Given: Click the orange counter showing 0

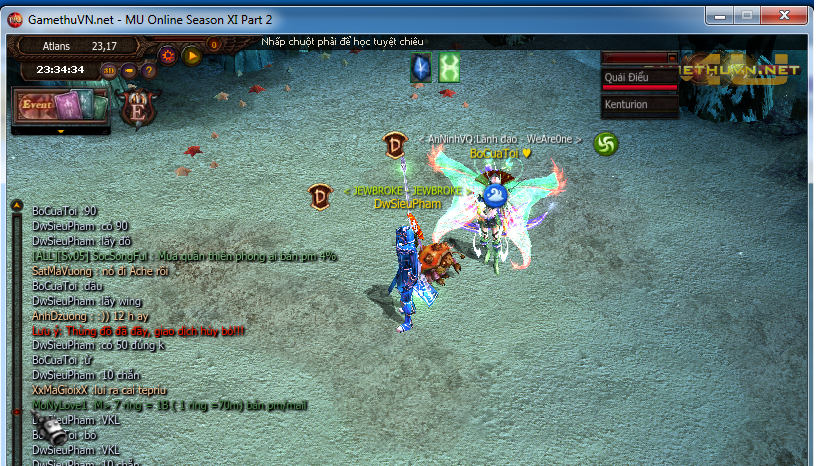Looking at the screenshot, I should (x=214, y=44).
